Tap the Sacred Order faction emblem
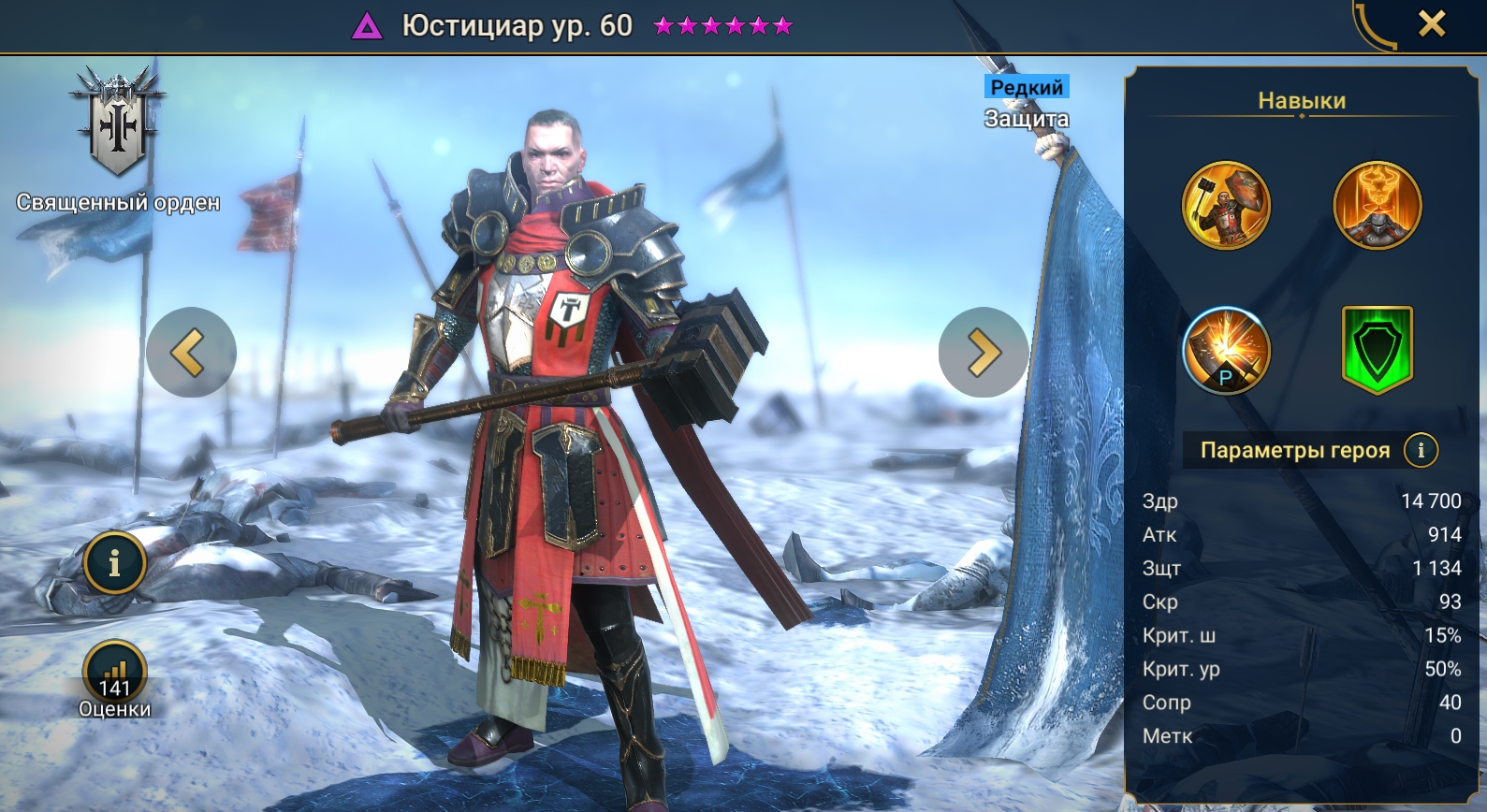 click(118, 122)
